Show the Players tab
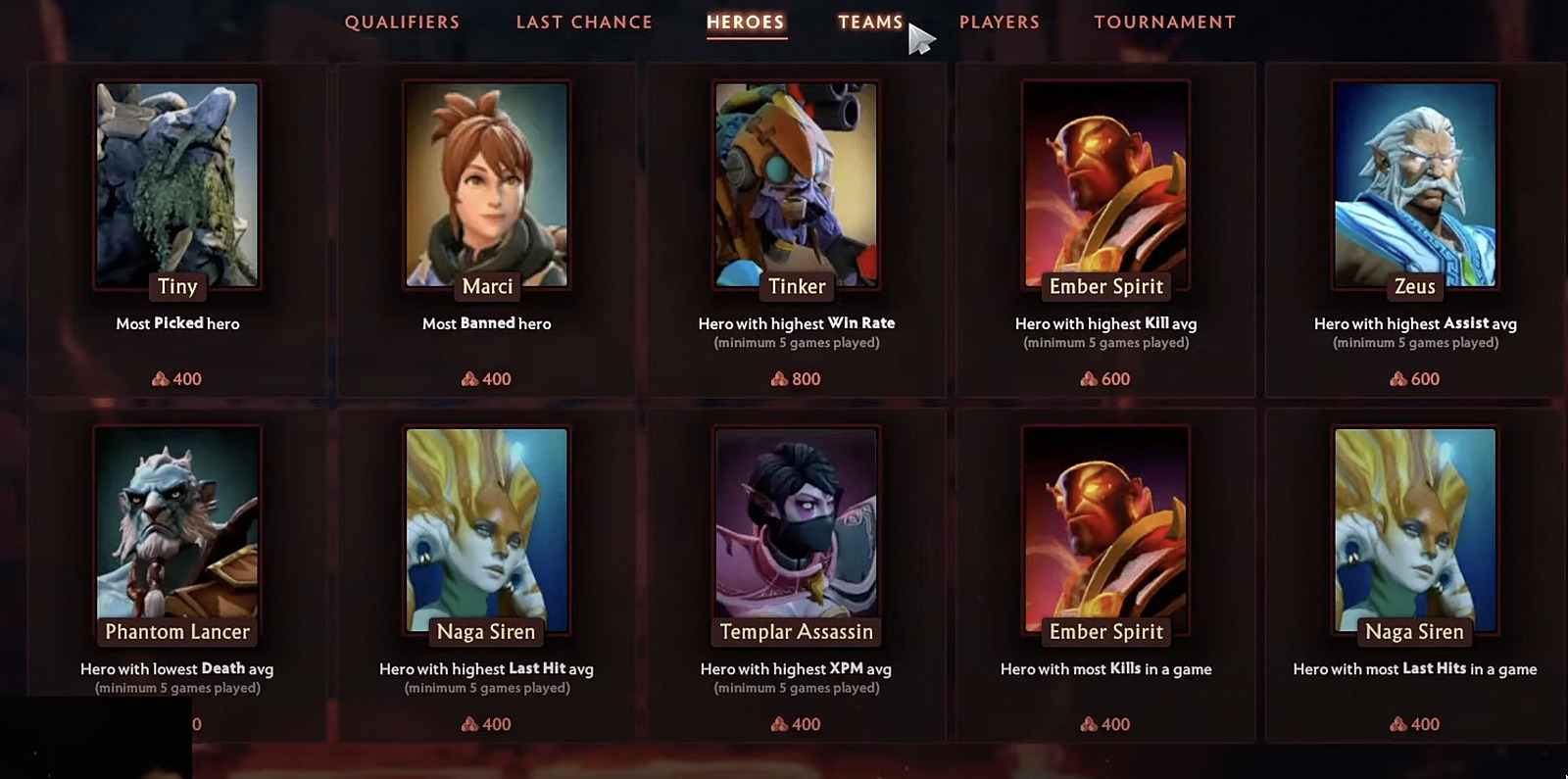Viewport: 1568px width, 779px height. 1000,22
